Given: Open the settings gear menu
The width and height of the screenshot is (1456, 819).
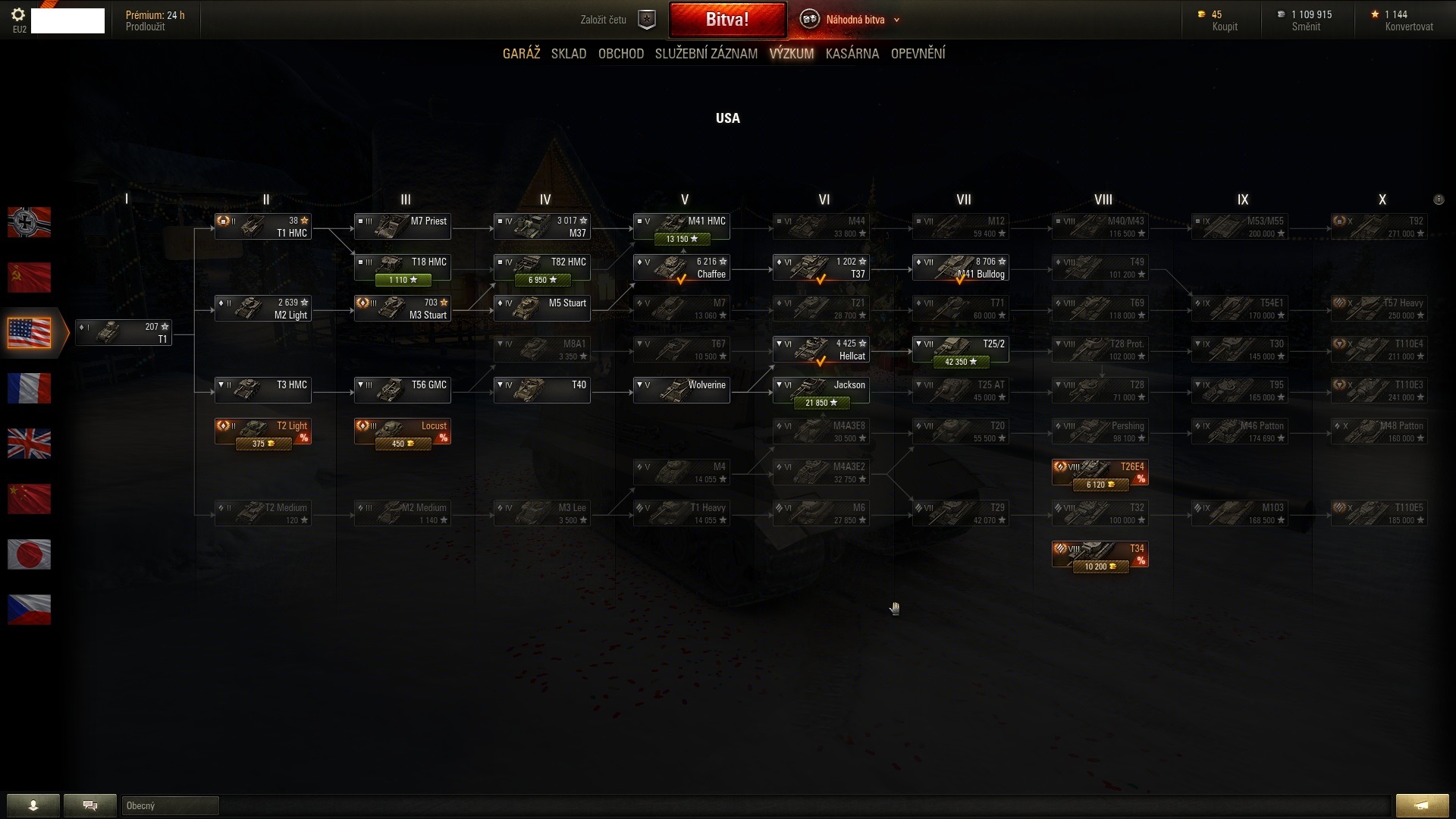Looking at the screenshot, I should point(19,14).
